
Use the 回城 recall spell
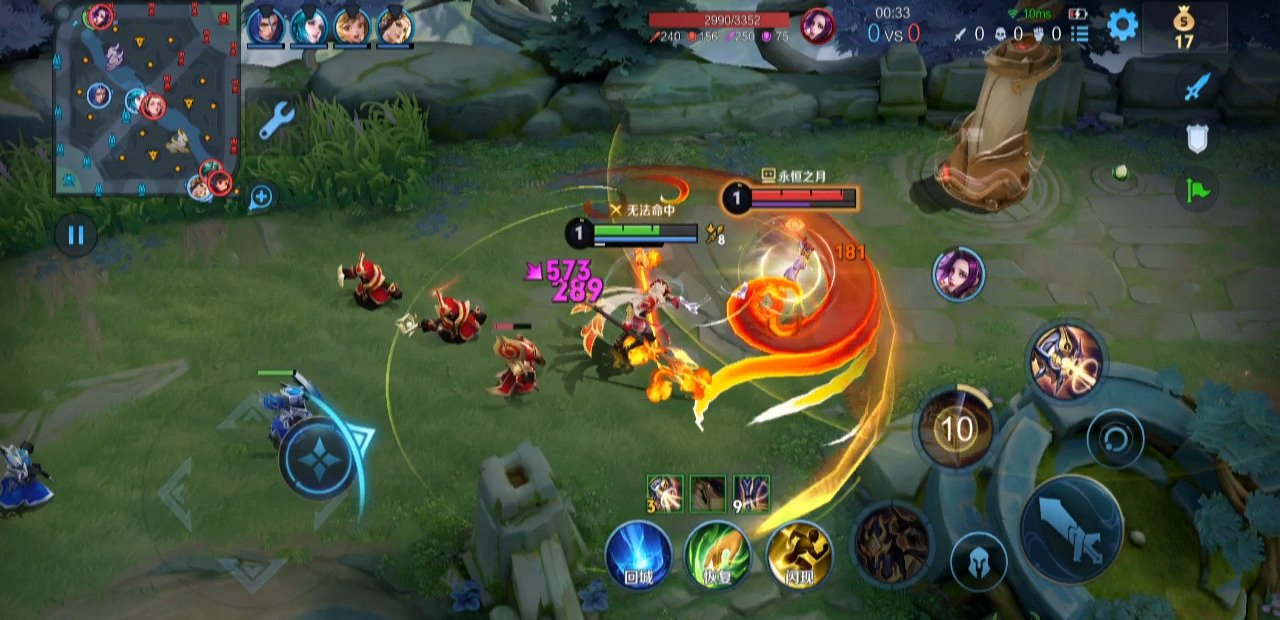638,555
